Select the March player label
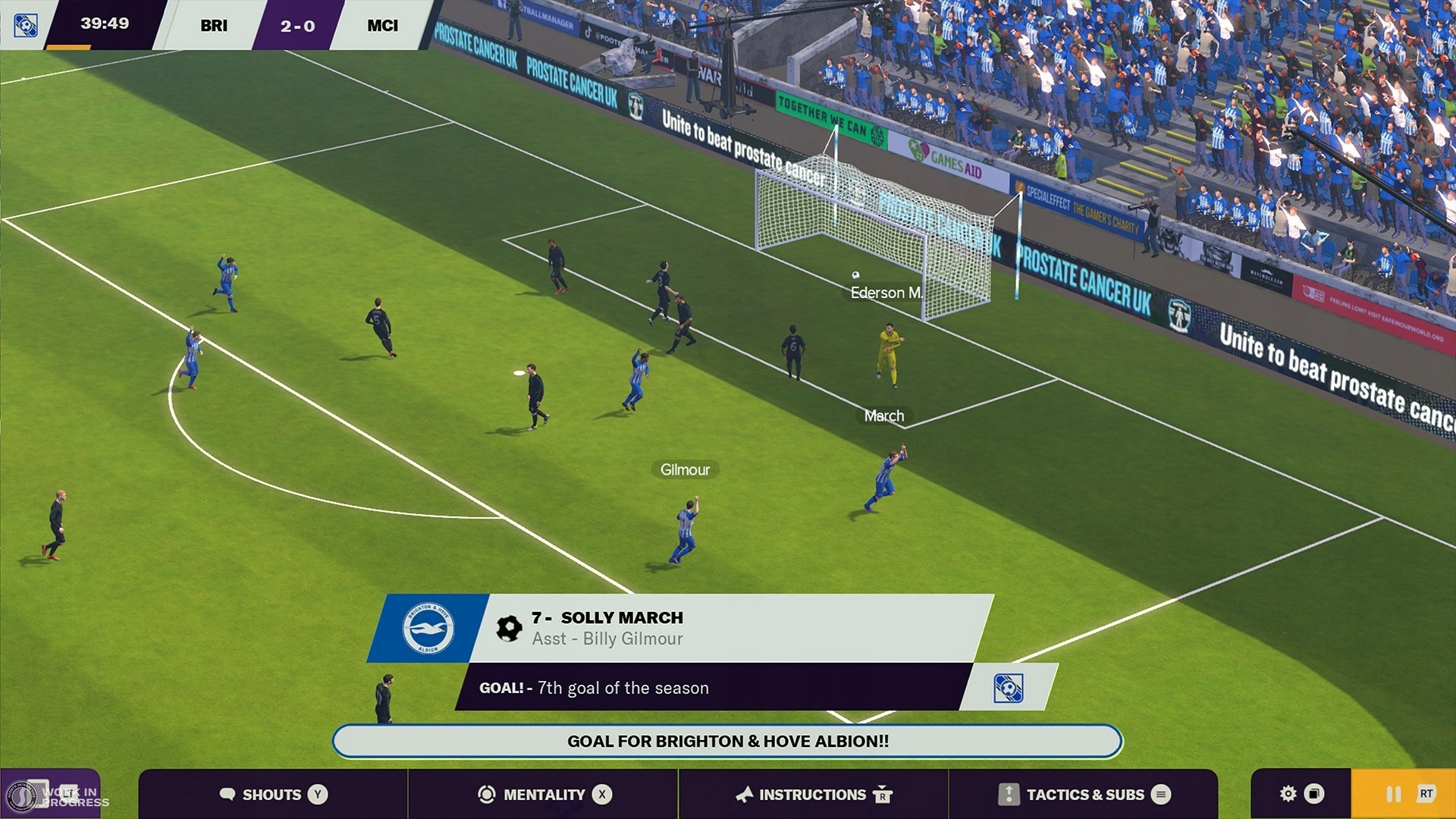The width and height of the screenshot is (1456, 819). 883,416
